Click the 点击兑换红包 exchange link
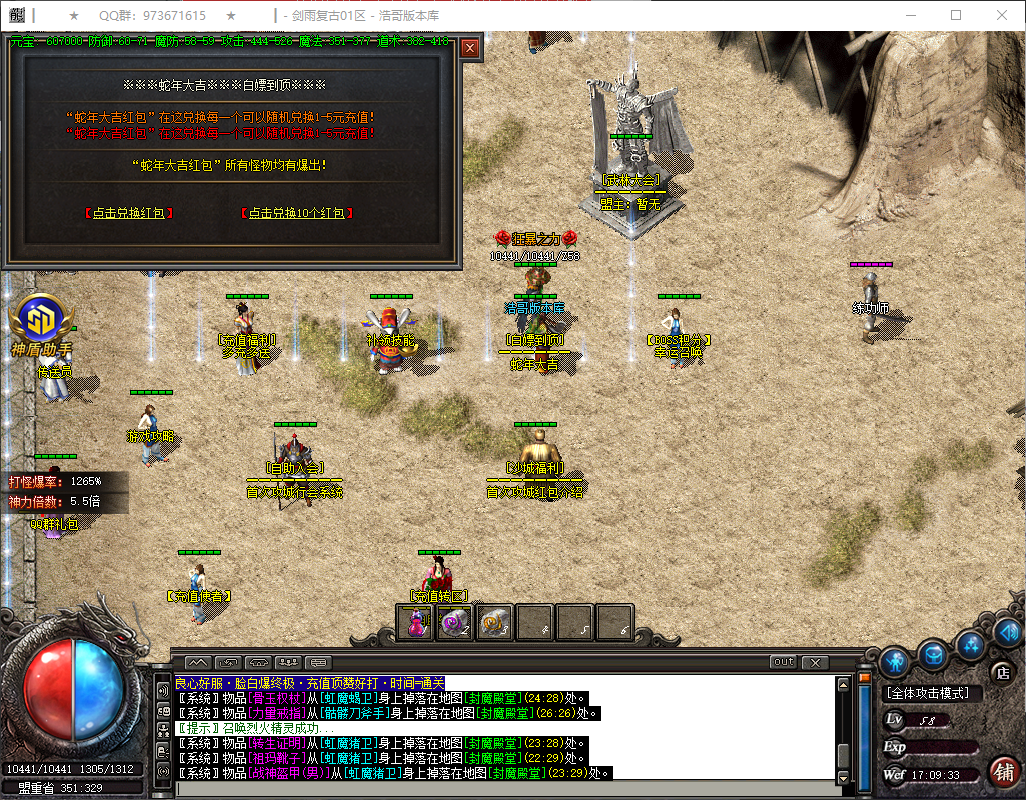The height and width of the screenshot is (800, 1026). pos(130,213)
